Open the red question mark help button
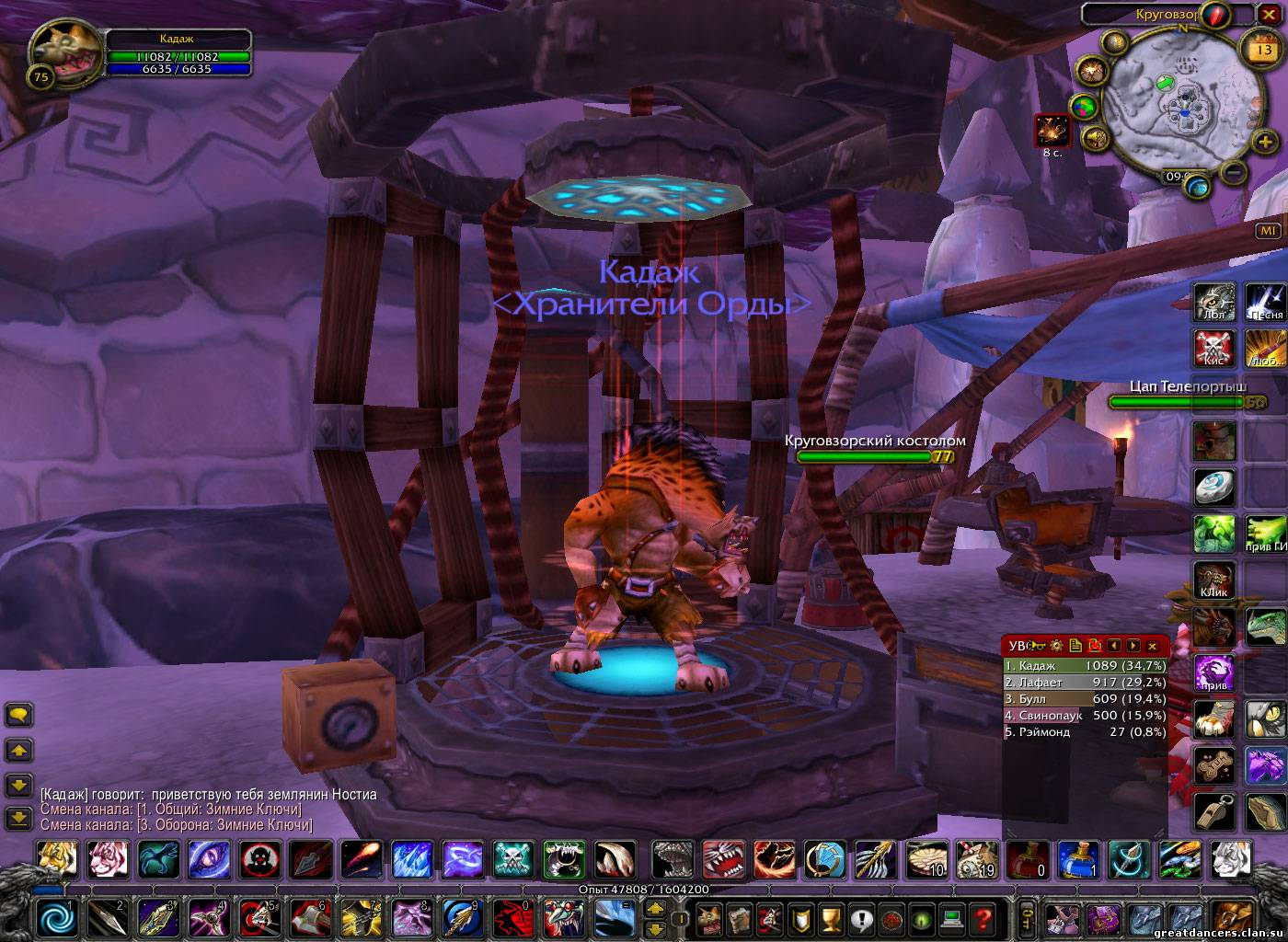1288x942 pixels. (x=982, y=917)
